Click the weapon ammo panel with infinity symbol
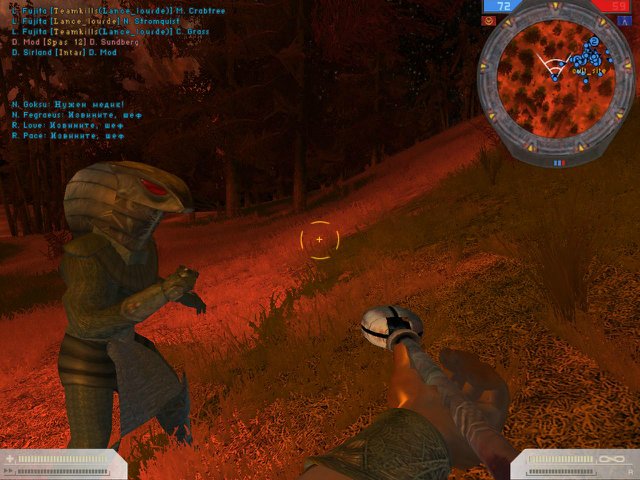 pos(575,463)
